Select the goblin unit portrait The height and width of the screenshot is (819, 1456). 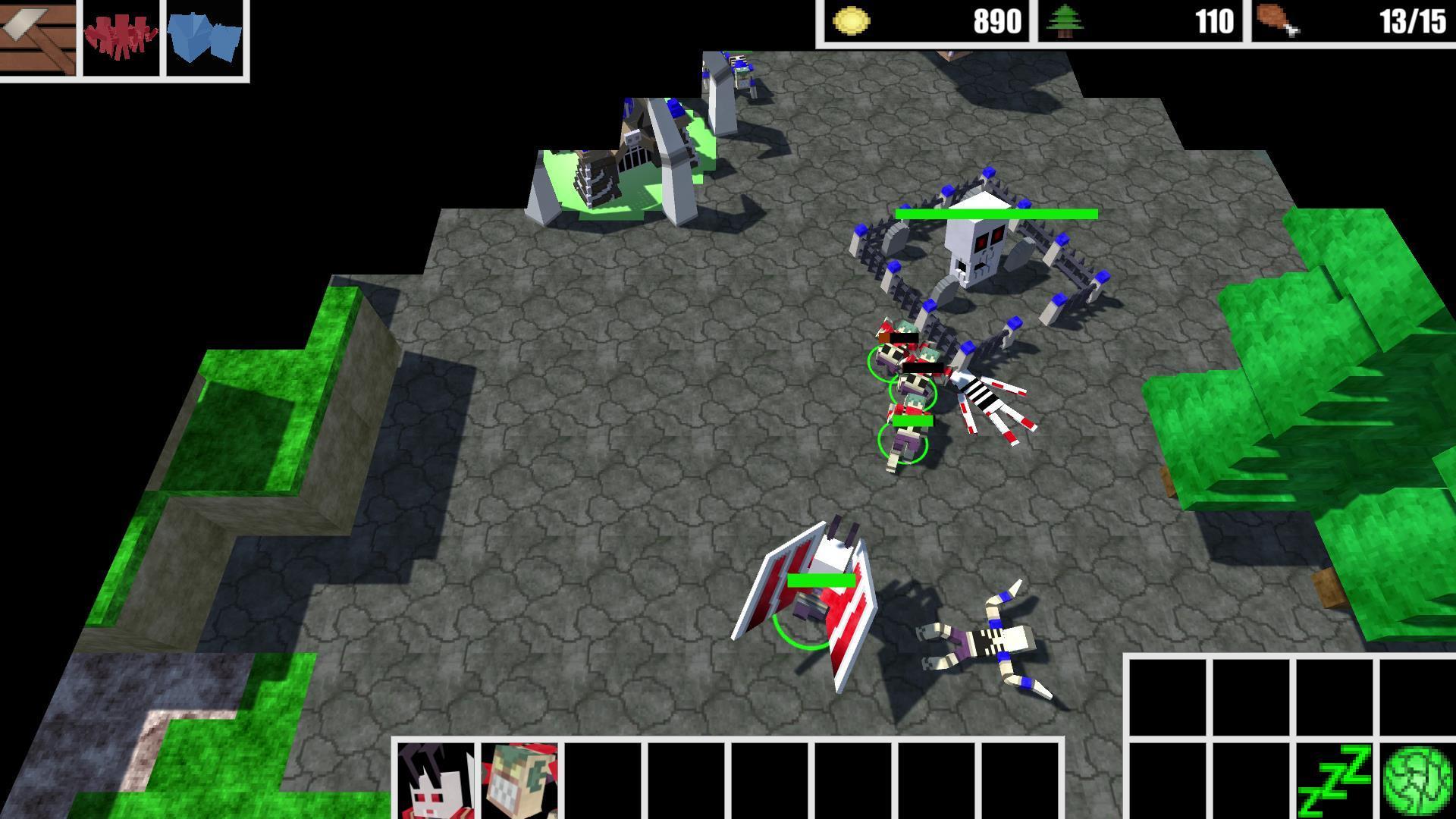pos(519,781)
